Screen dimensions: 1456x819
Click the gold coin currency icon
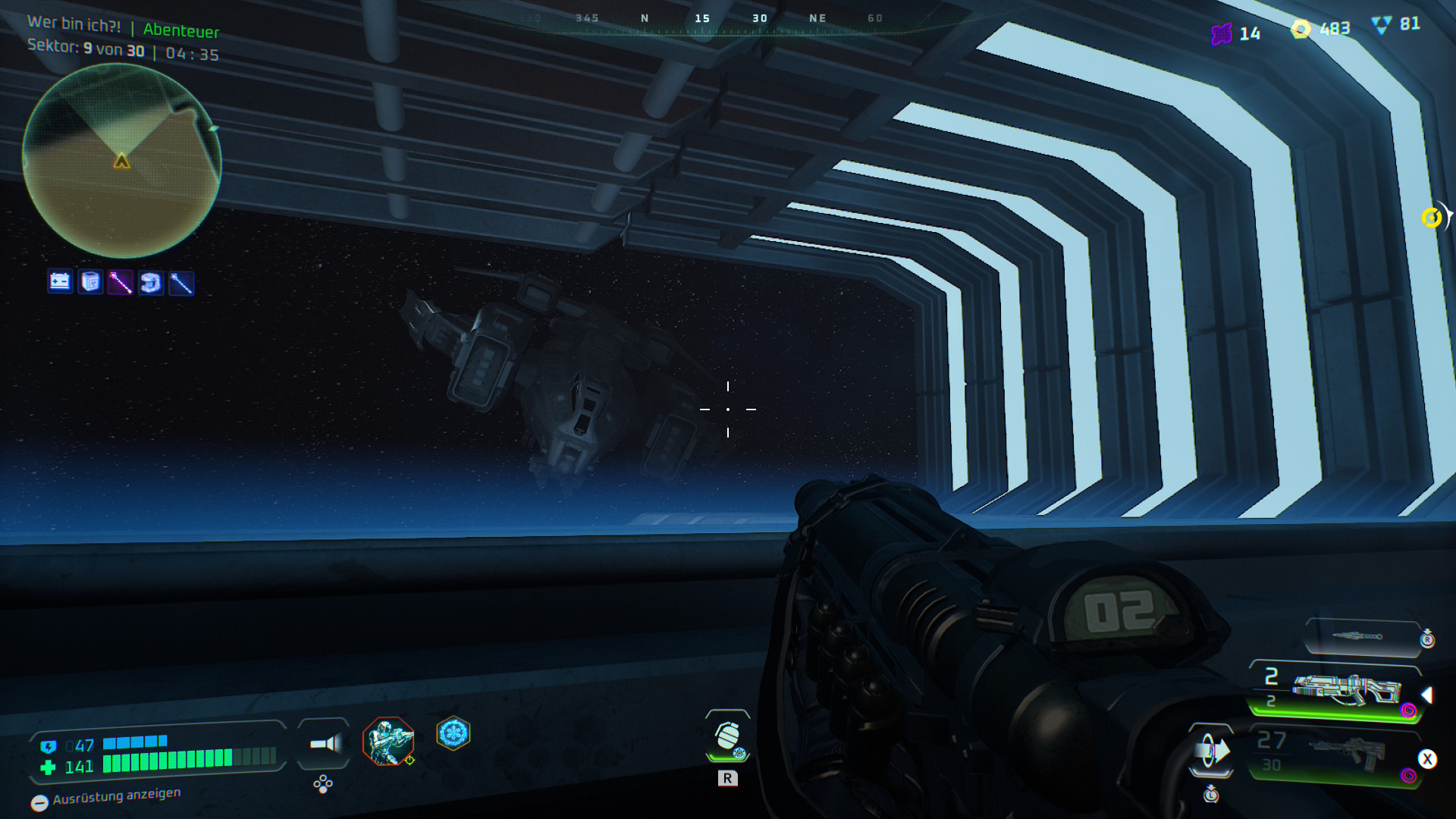tap(1301, 30)
